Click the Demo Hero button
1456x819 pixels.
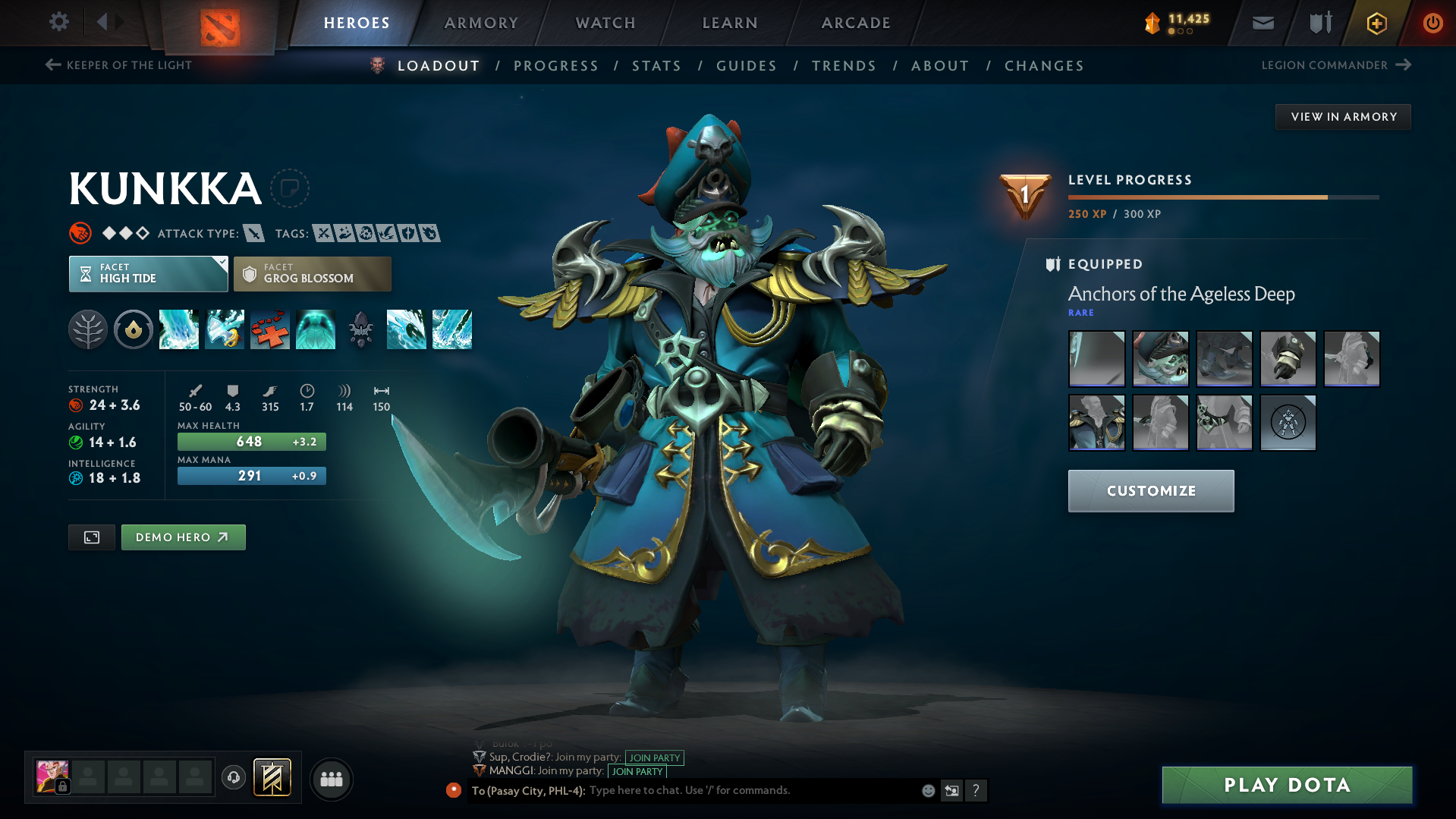(x=183, y=537)
